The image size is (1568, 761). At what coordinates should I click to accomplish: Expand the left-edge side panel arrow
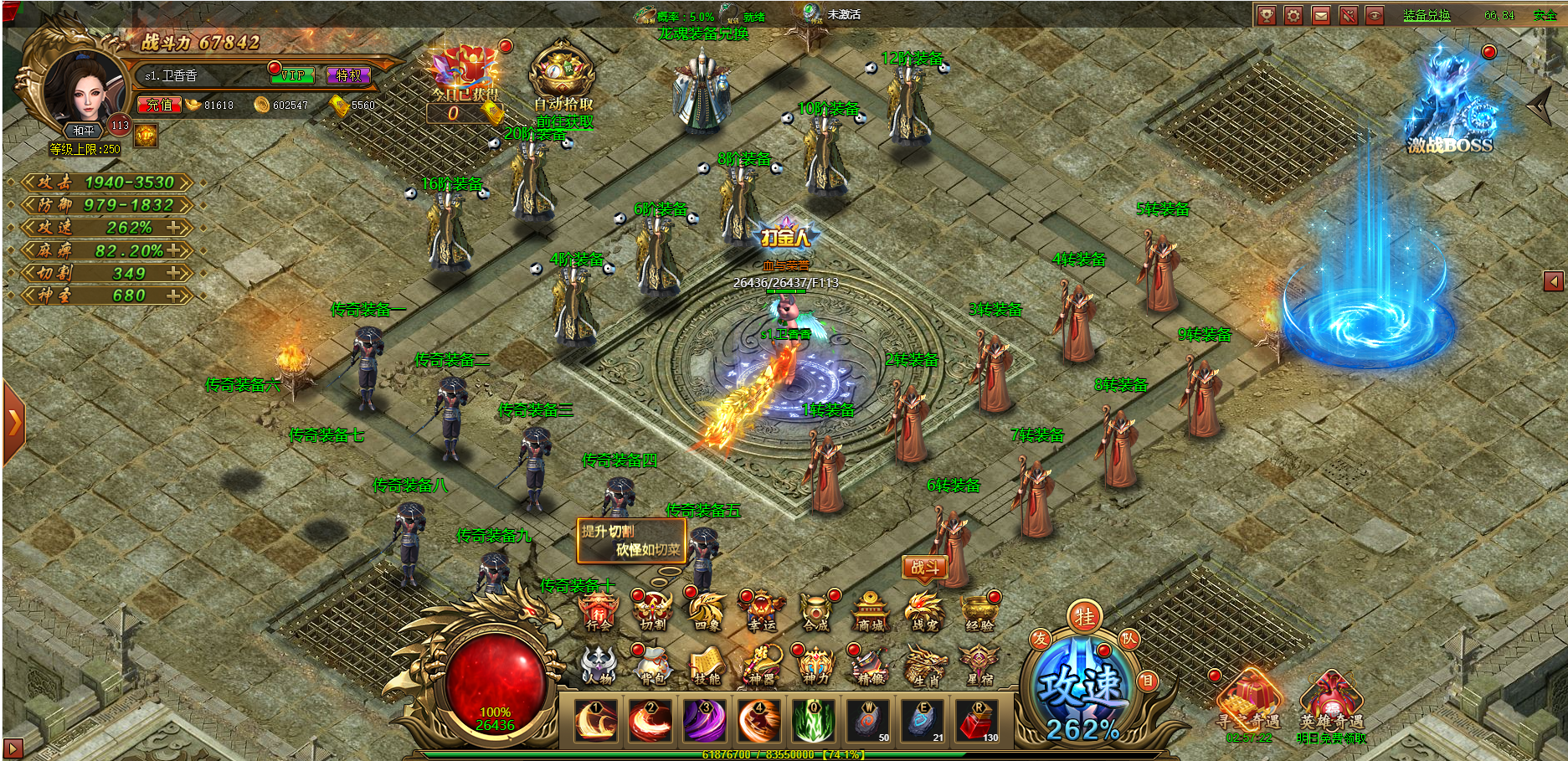(13, 422)
